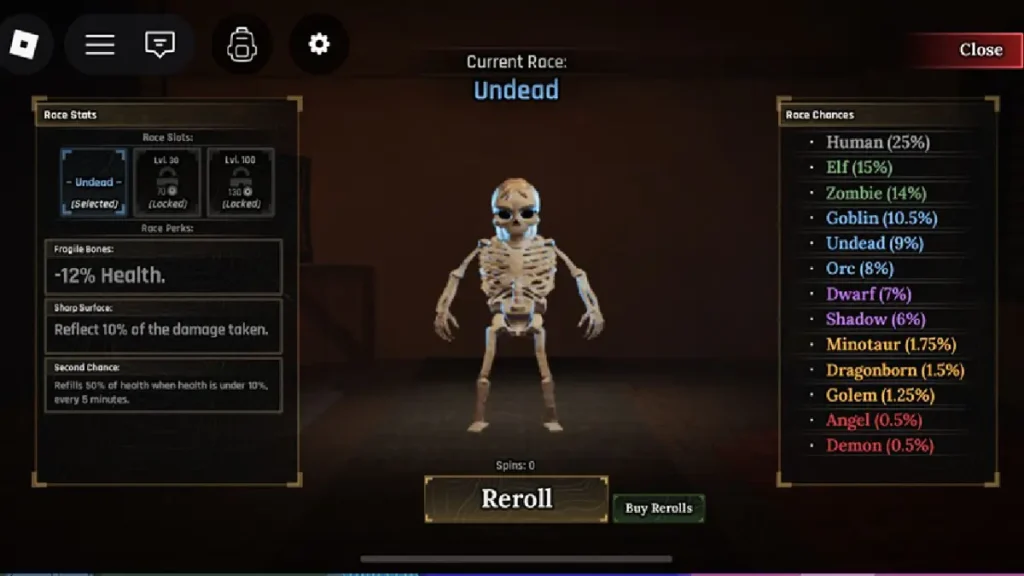
Task: Click the locked Lvl. 30 race slot
Action: [167, 182]
